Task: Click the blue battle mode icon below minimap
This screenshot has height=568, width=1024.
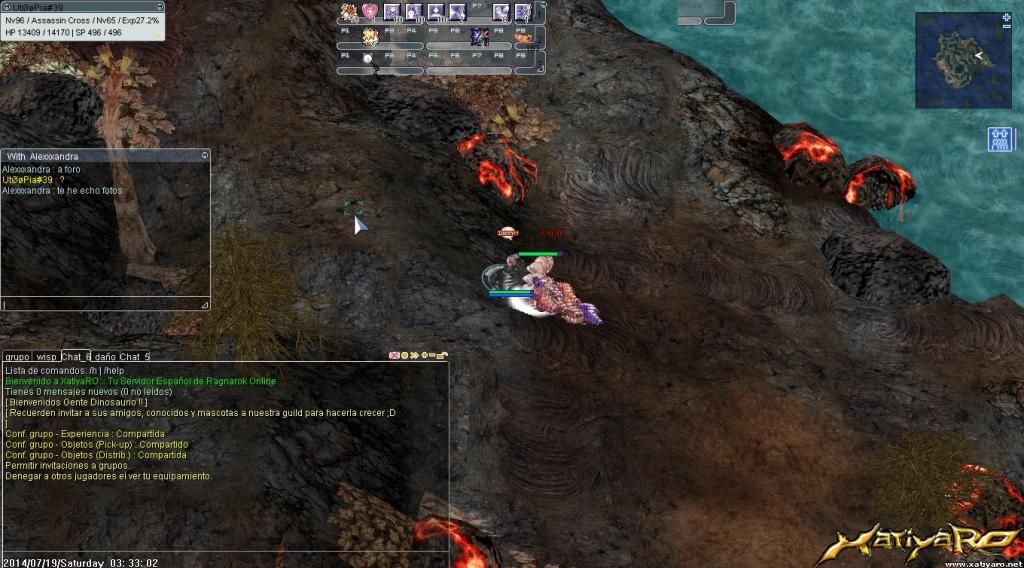Action: 1000,139
